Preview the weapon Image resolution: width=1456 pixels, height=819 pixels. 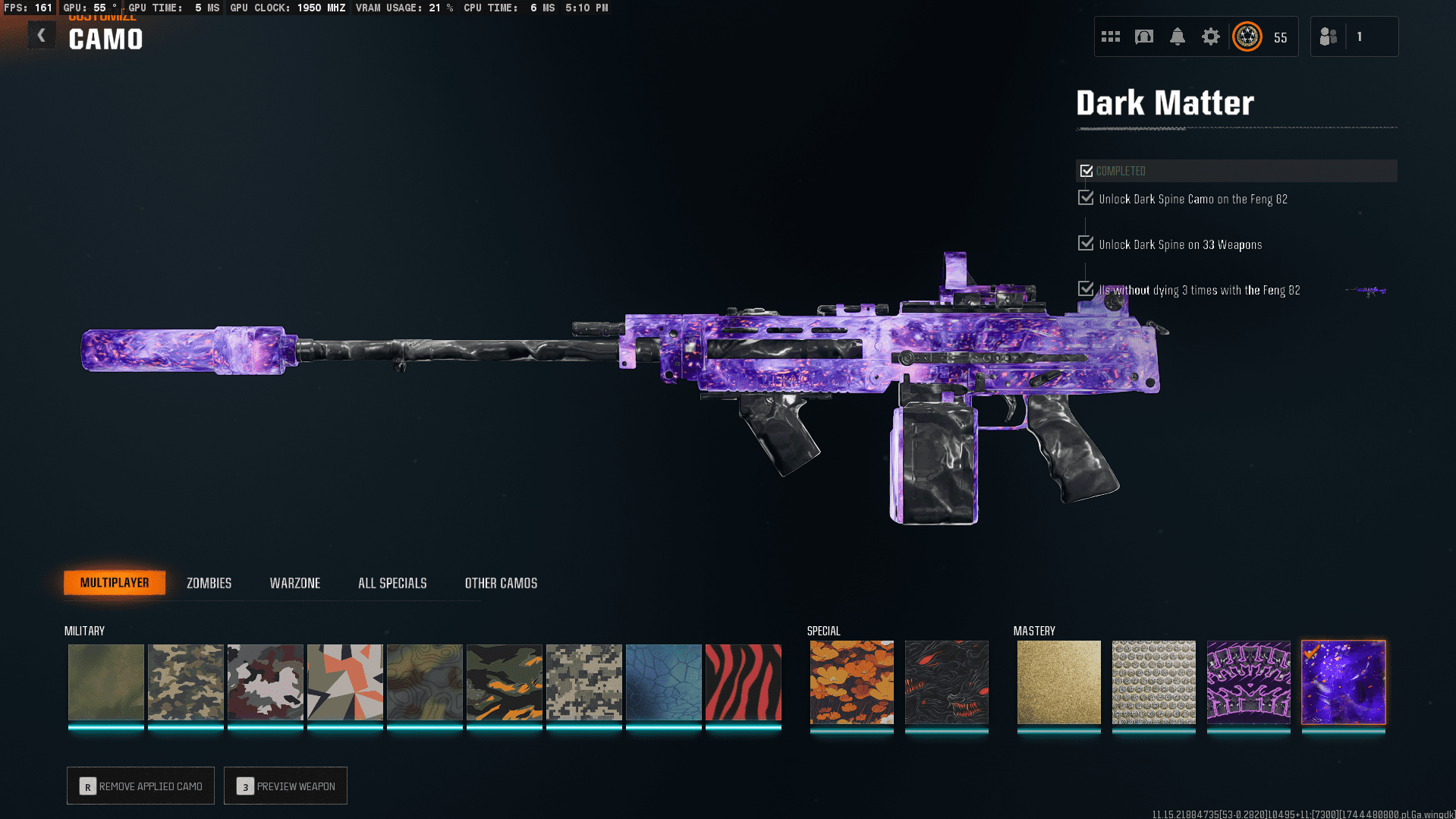[x=285, y=786]
